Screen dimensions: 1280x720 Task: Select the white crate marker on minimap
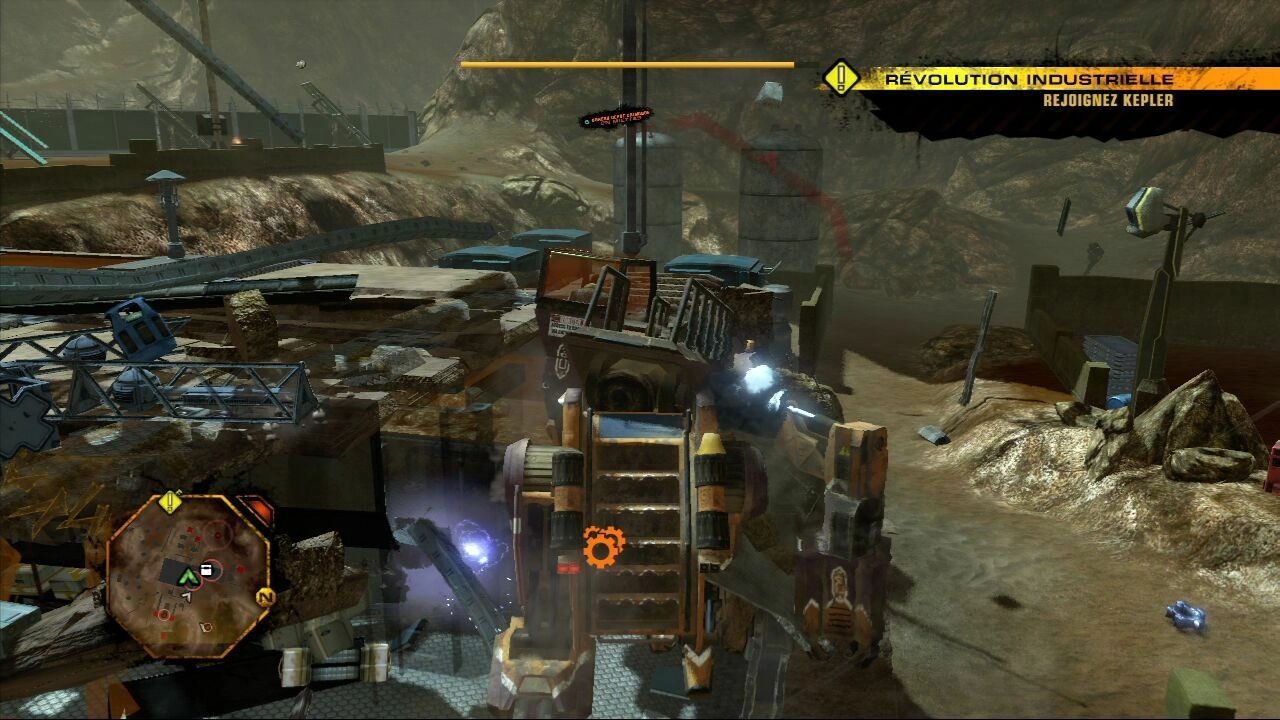pos(208,569)
